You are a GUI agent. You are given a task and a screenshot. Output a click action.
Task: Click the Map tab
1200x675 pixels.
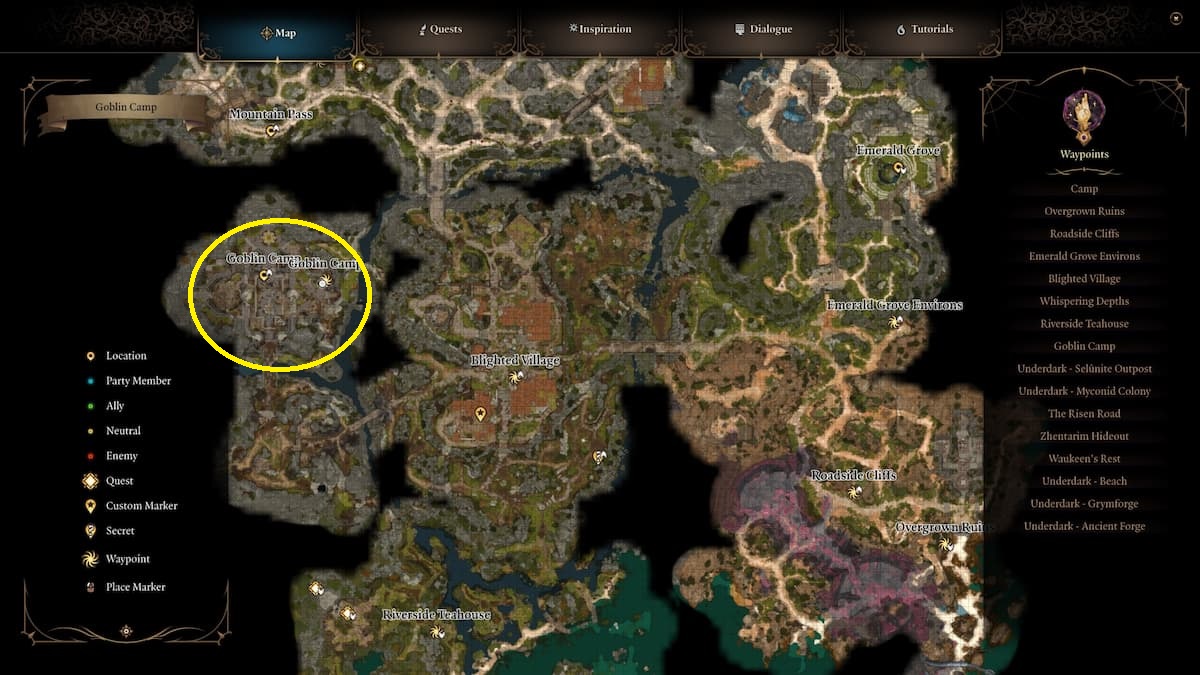[278, 33]
